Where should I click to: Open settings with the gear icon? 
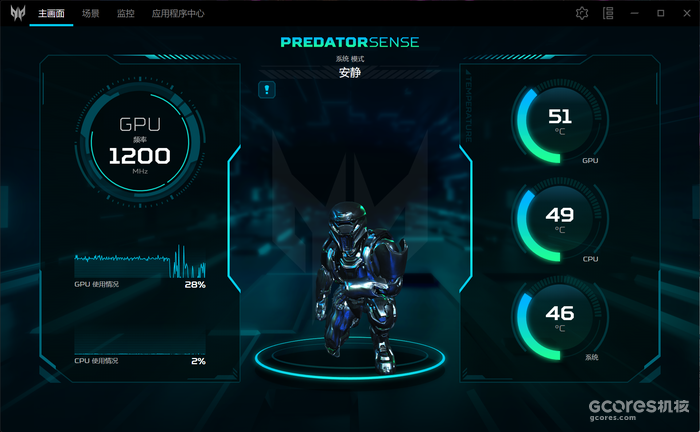click(x=582, y=13)
